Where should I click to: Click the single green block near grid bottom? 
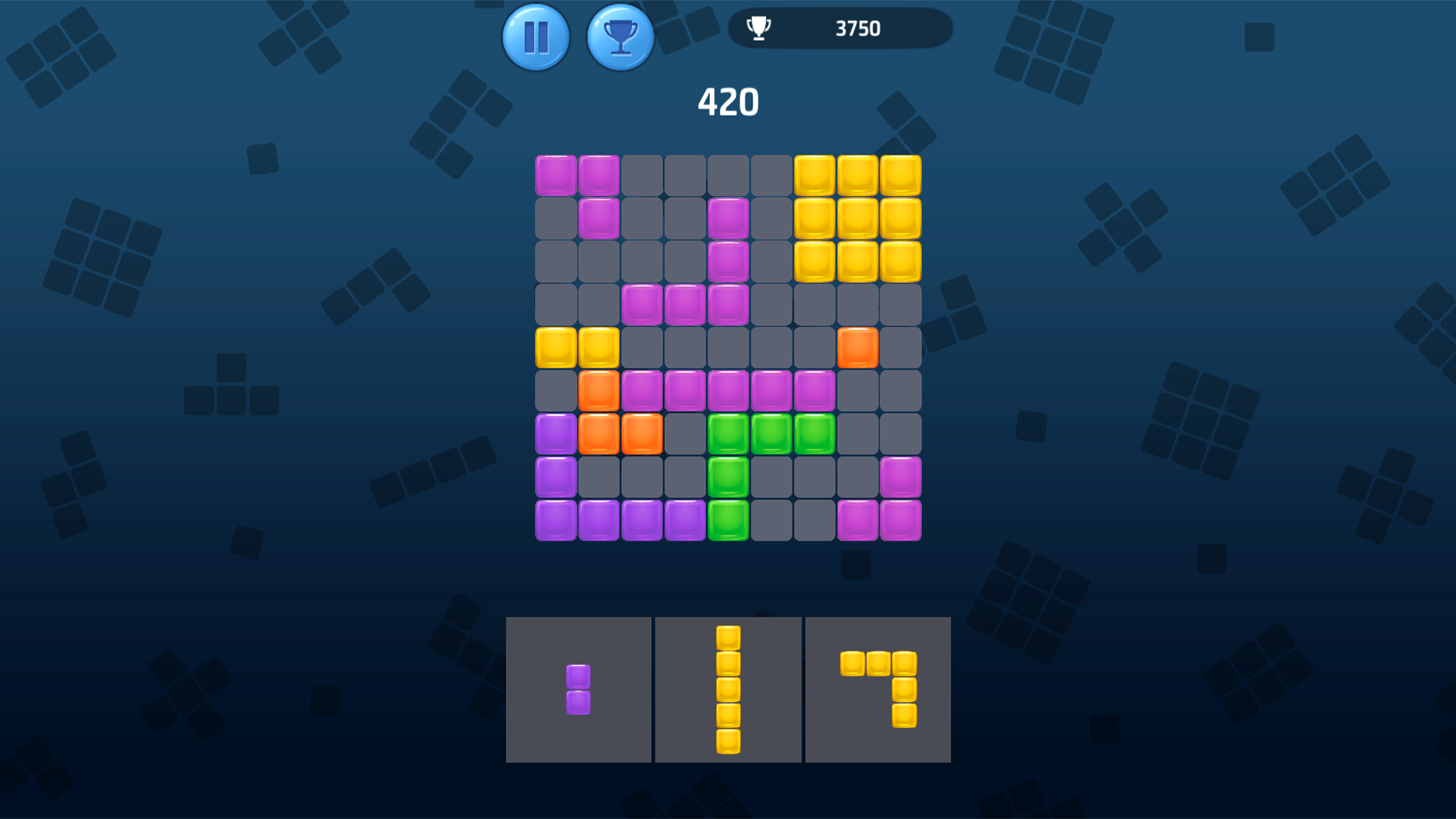click(x=728, y=519)
